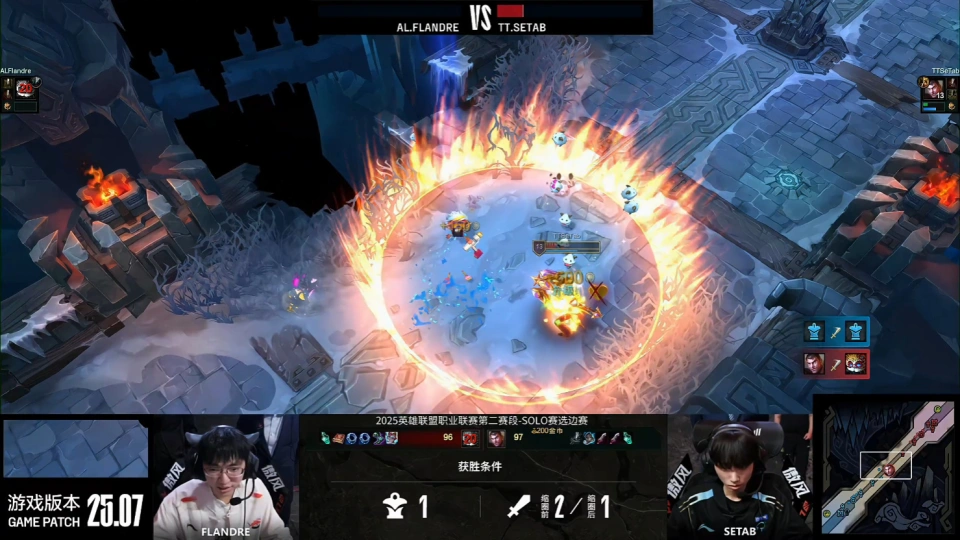Select TT.SeTab's champion portrait
Viewport: 960px width, 540px height.
(932, 90)
